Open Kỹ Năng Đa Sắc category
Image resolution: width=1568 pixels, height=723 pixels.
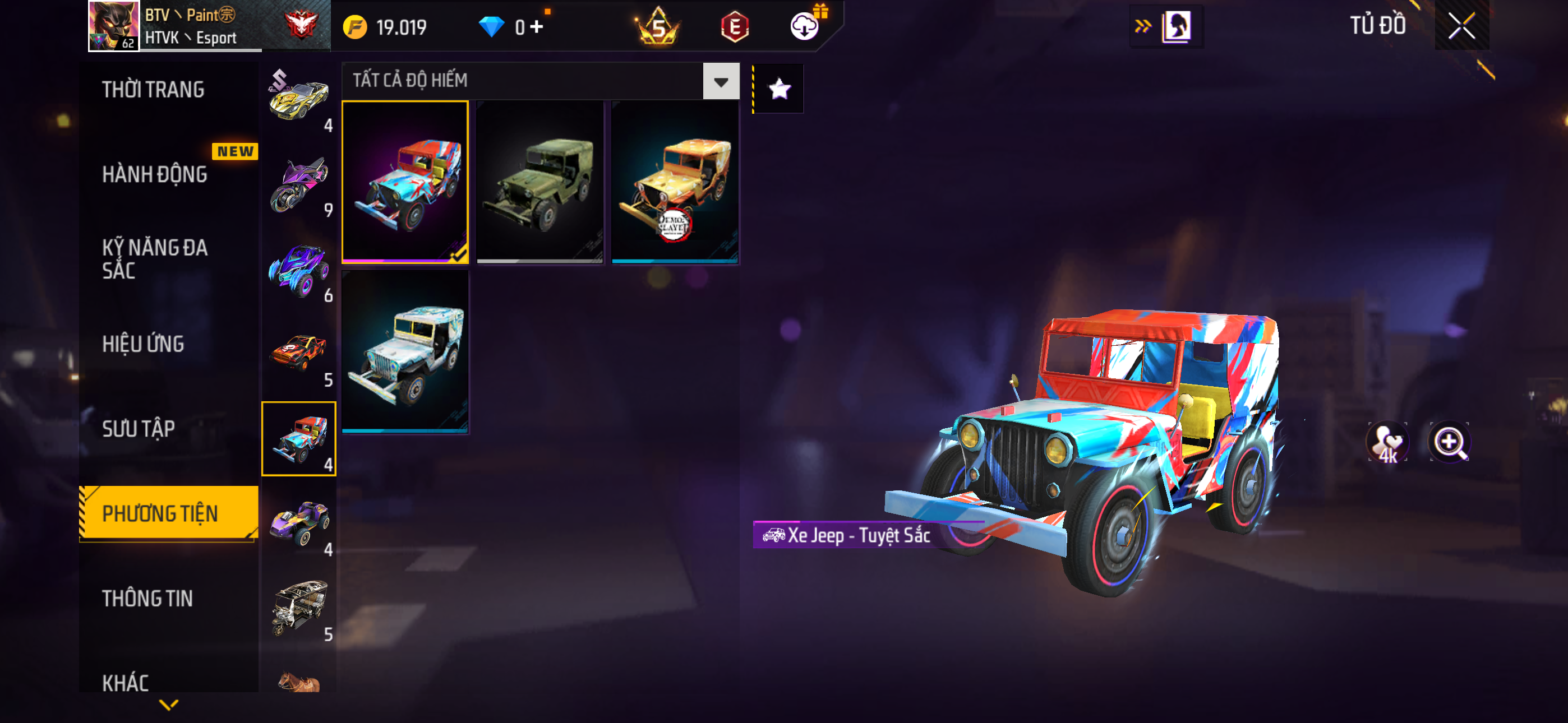coord(155,258)
